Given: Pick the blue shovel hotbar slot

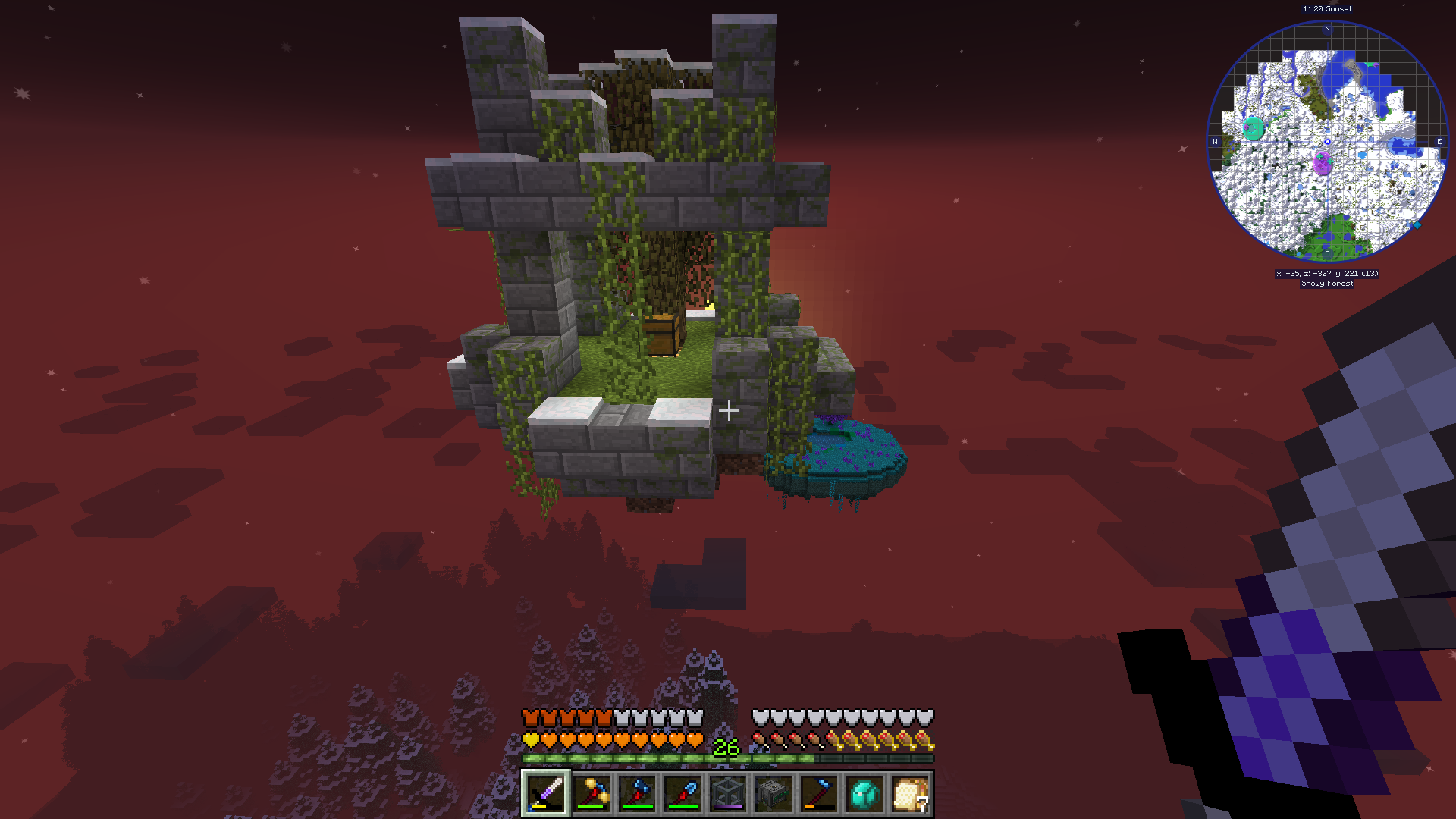Looking at the screenshot, I should [682, 794].
